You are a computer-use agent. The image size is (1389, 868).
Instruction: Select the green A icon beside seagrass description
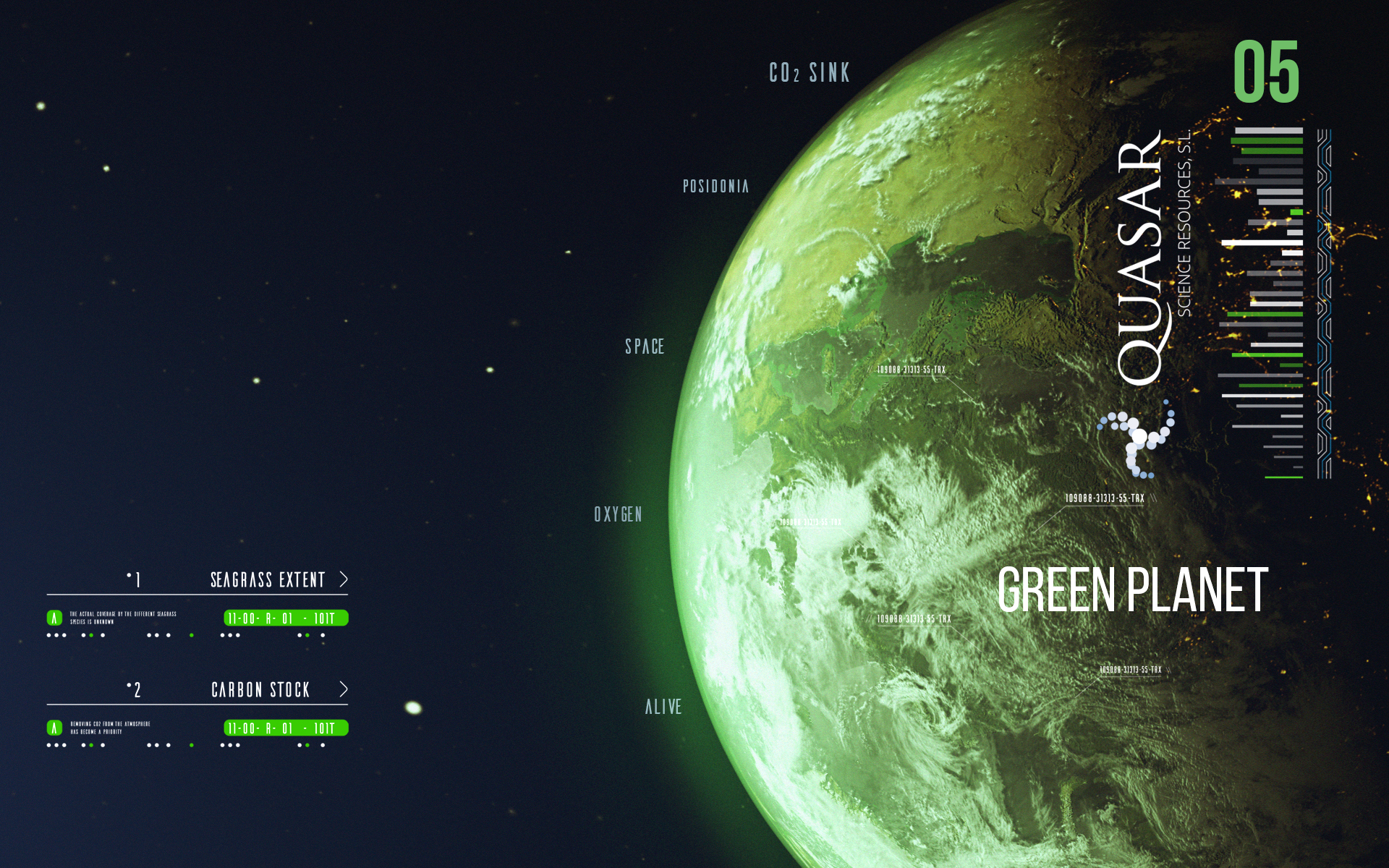pos(54,618)
